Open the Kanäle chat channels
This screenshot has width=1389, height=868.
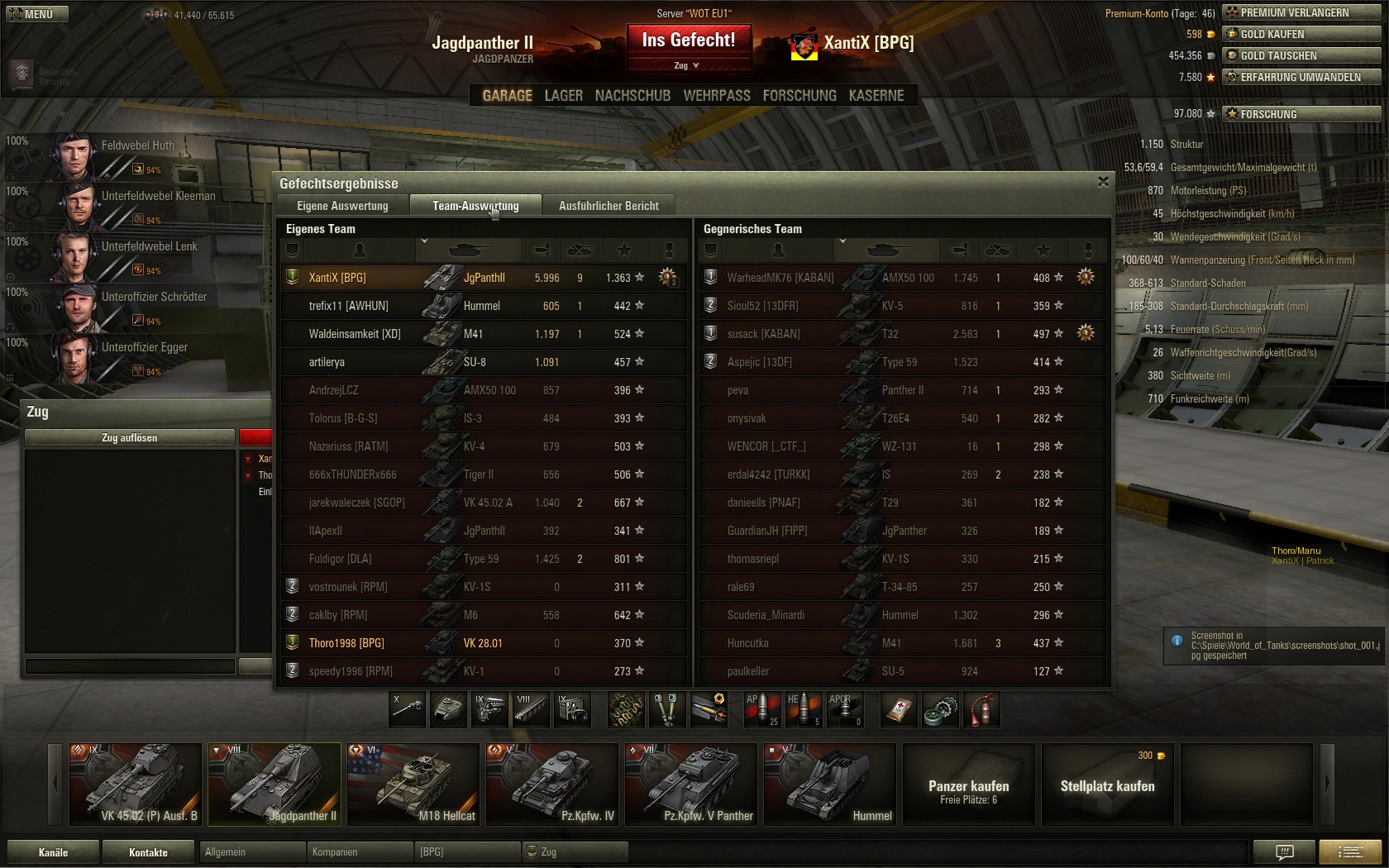click(x=53, y=852)
